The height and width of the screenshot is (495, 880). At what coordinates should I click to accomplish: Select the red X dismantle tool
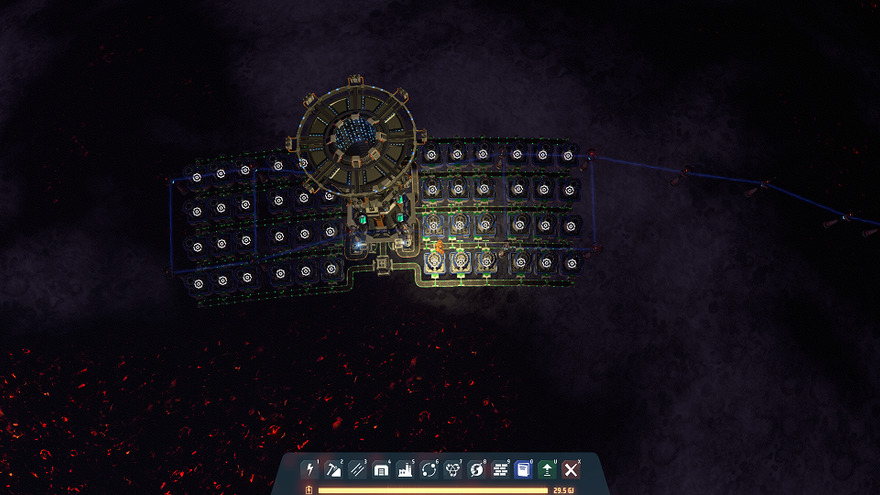click(x=571, y=469)
